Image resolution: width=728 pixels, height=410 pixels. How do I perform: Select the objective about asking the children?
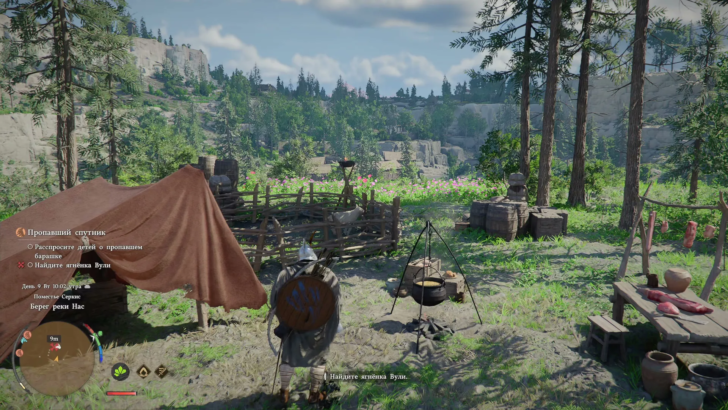tap(84, 250)
